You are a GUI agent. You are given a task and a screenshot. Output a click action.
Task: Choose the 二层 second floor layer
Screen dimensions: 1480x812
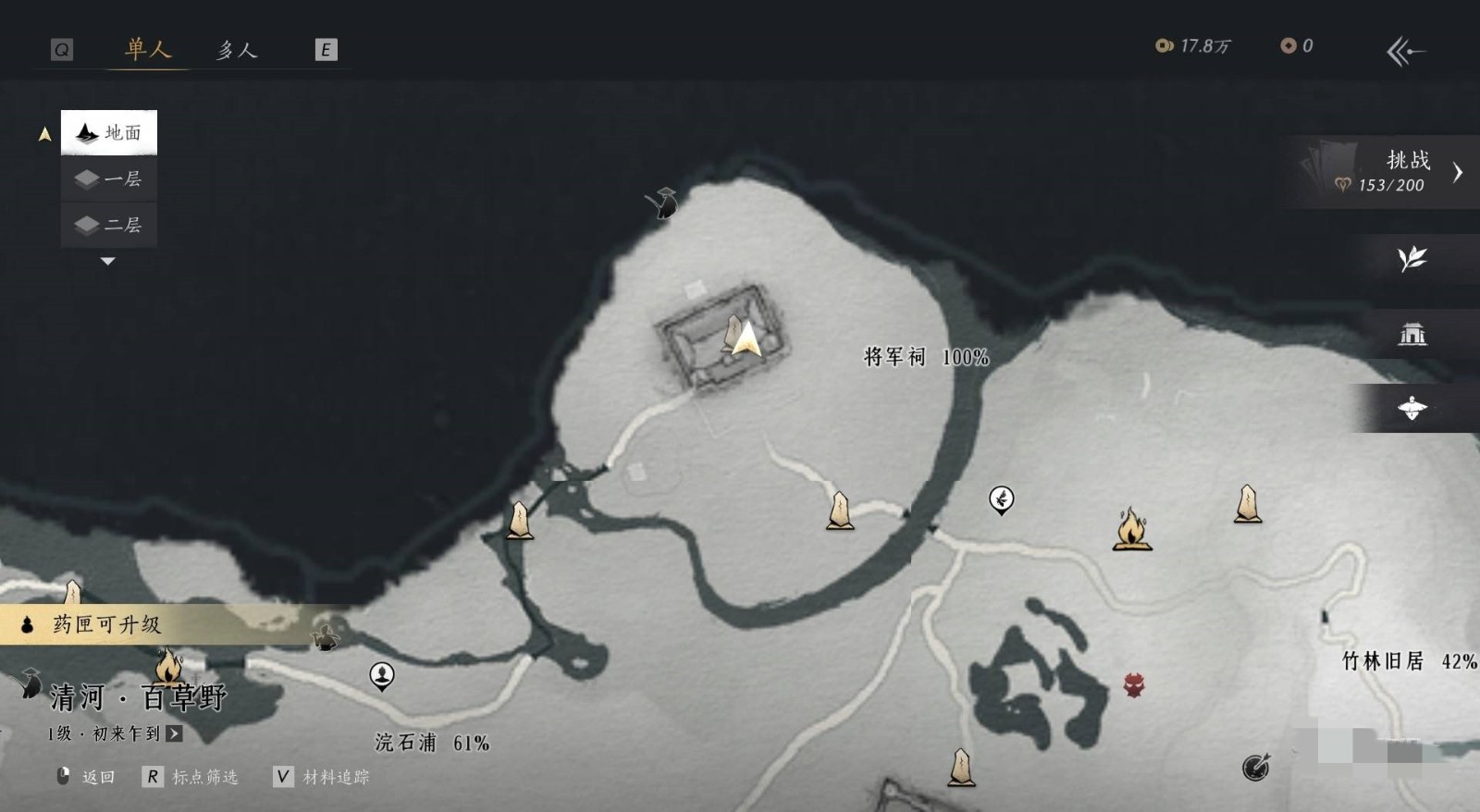pos(109,225)
